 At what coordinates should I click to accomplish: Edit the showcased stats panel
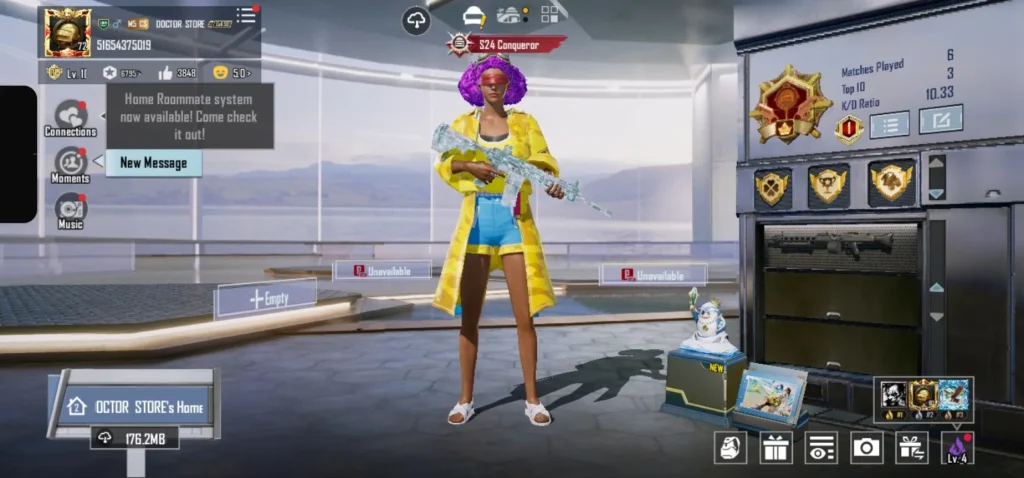[940, 119]
